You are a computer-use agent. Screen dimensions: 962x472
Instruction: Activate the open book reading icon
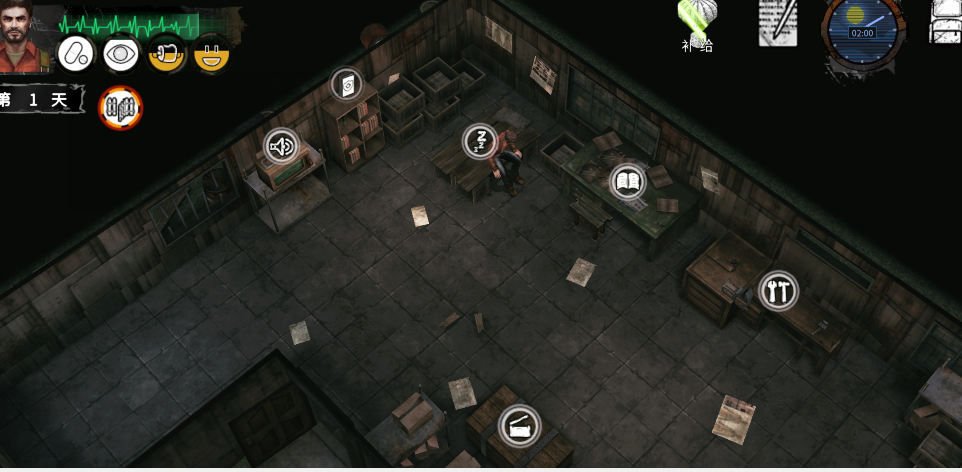point(627,181)
